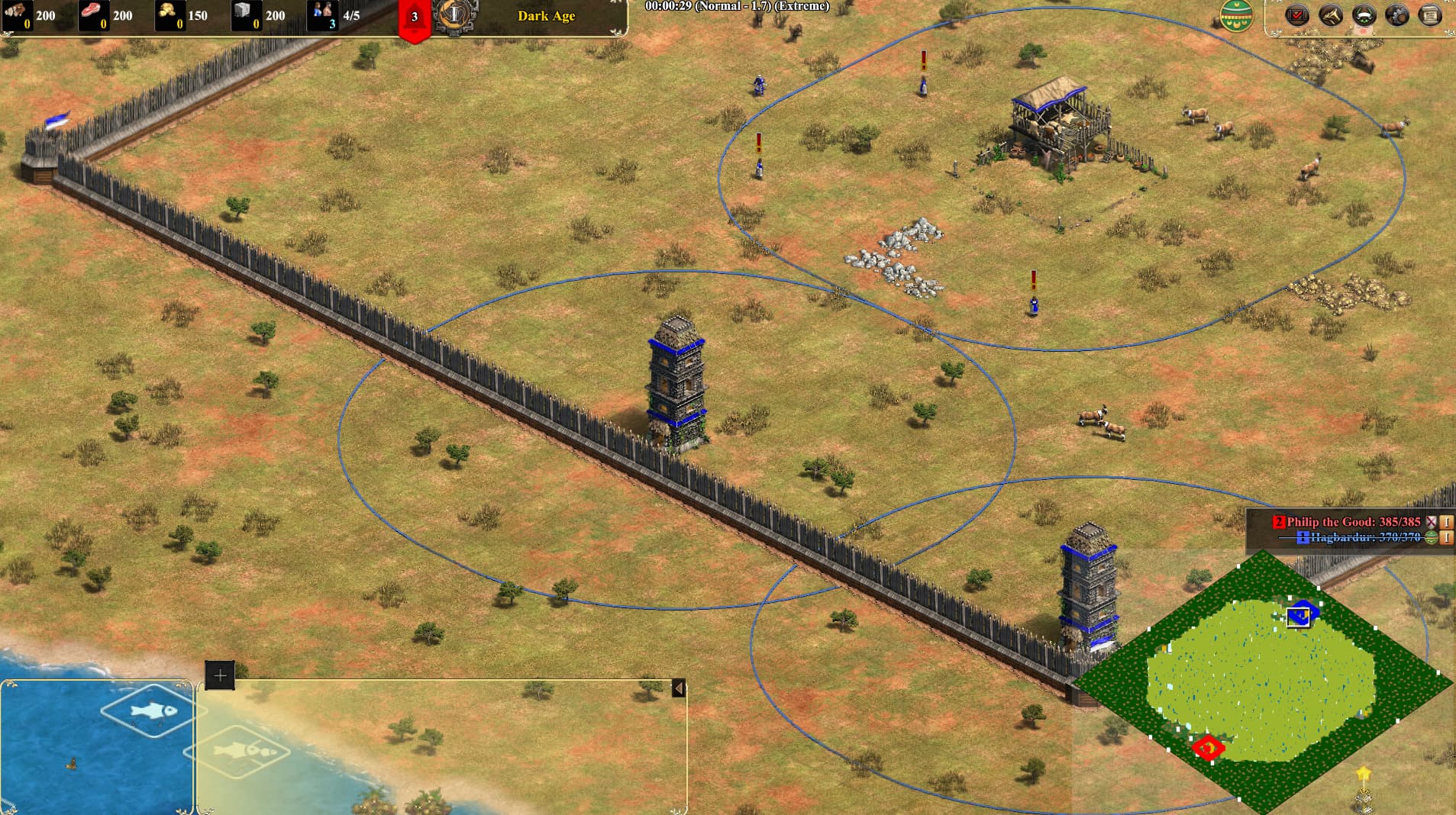1456x815 pixels.
Task: Open the chat horn button
Action: click(1331, 14)
